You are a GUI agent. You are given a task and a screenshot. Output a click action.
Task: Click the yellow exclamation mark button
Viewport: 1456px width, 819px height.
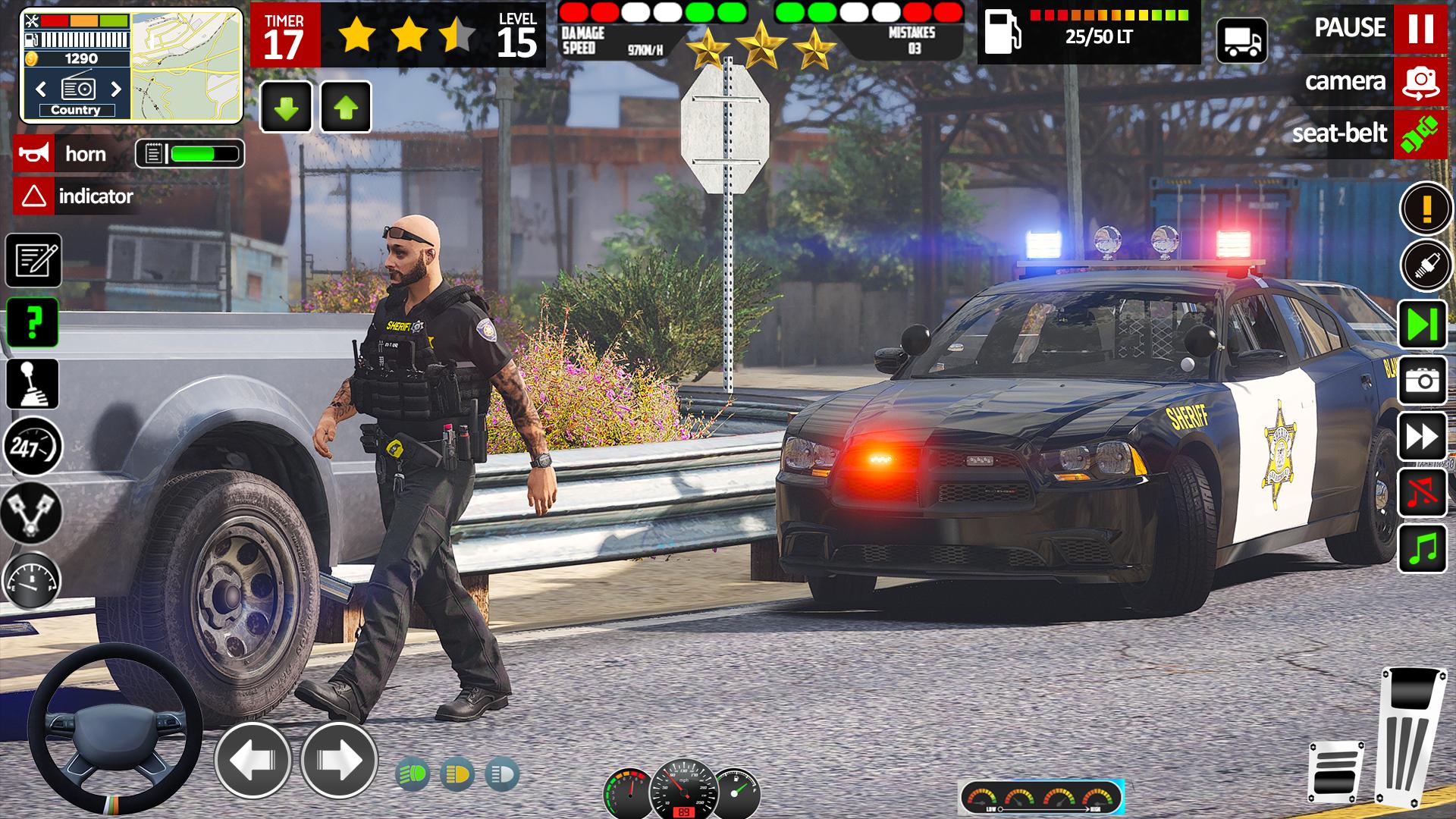[x=1426, y=207]
